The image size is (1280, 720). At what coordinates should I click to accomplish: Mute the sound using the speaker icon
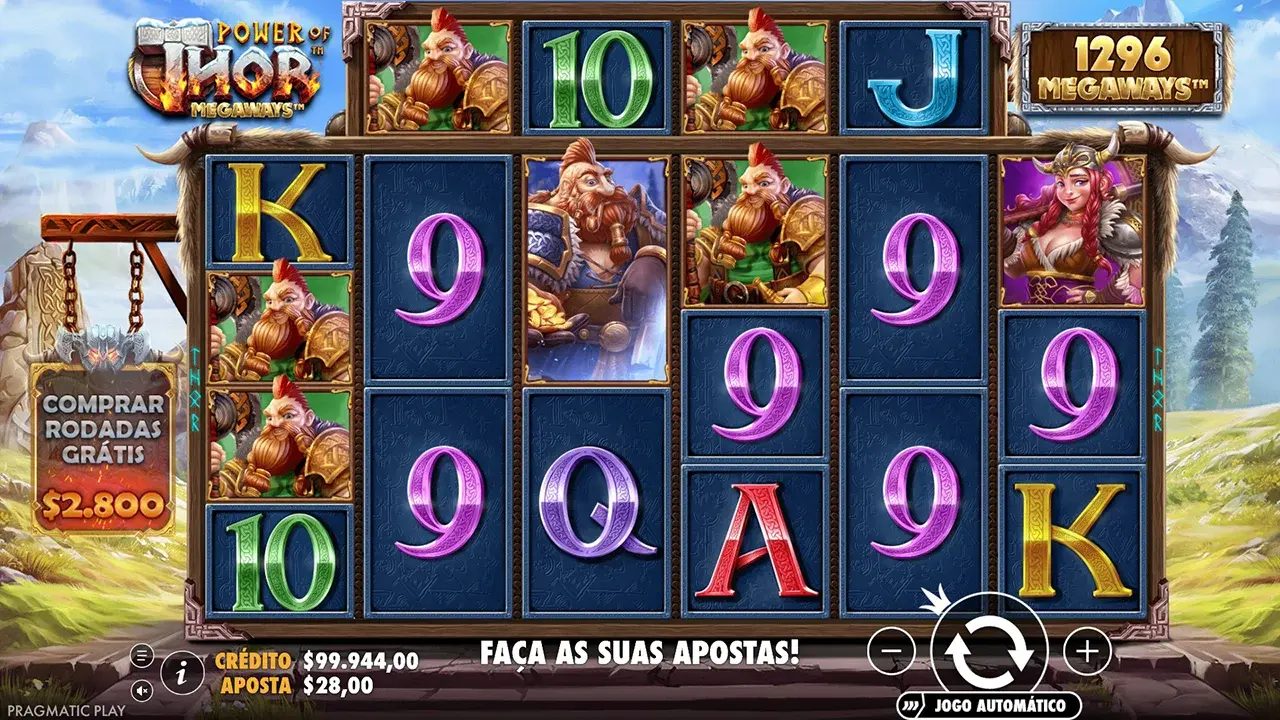[x=141, y=690]
